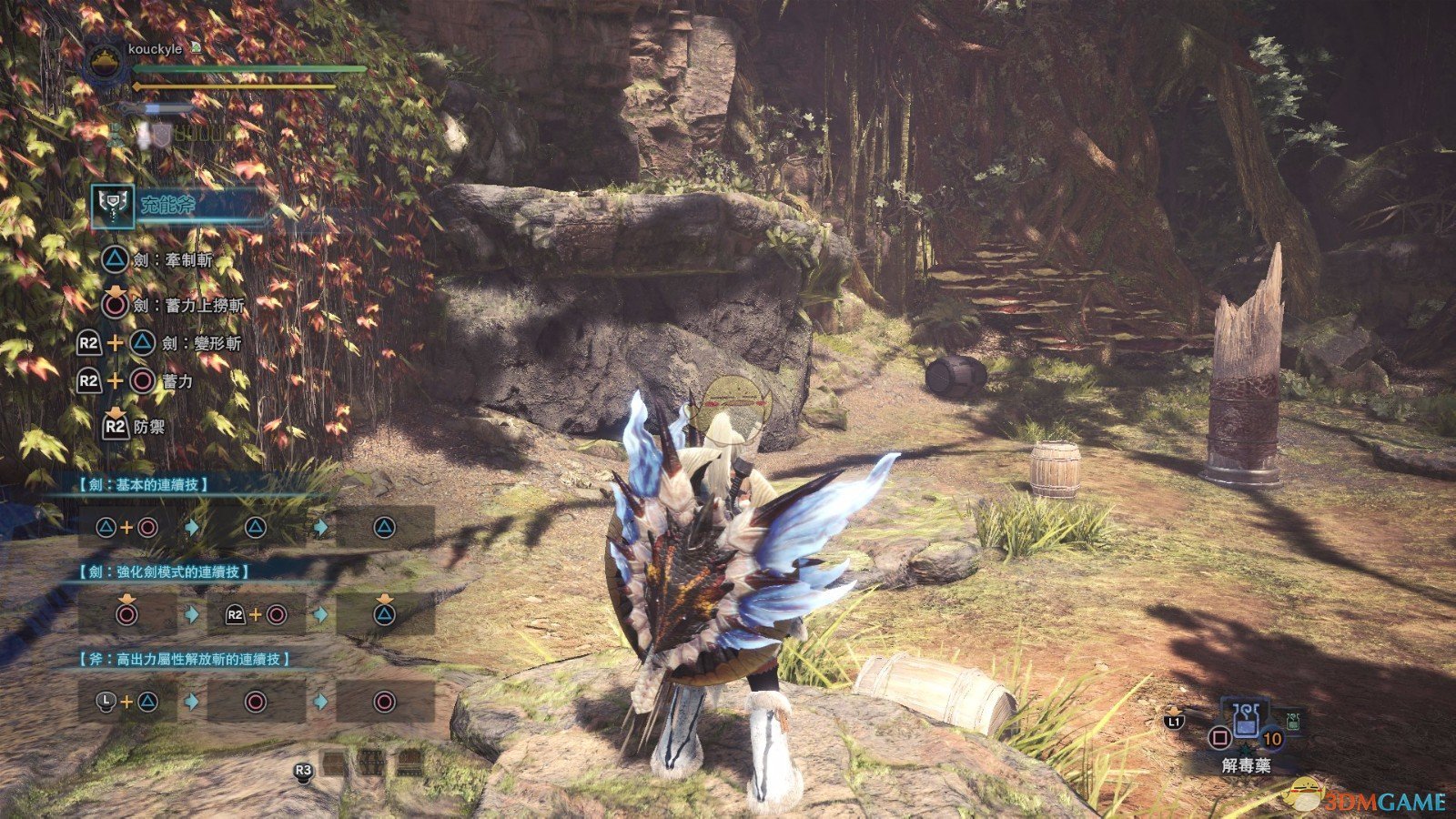1456x819 pixels.
Task: Click the cyan arrow in the 劍：基本的連續技 combo
Action: coord(192,526)
